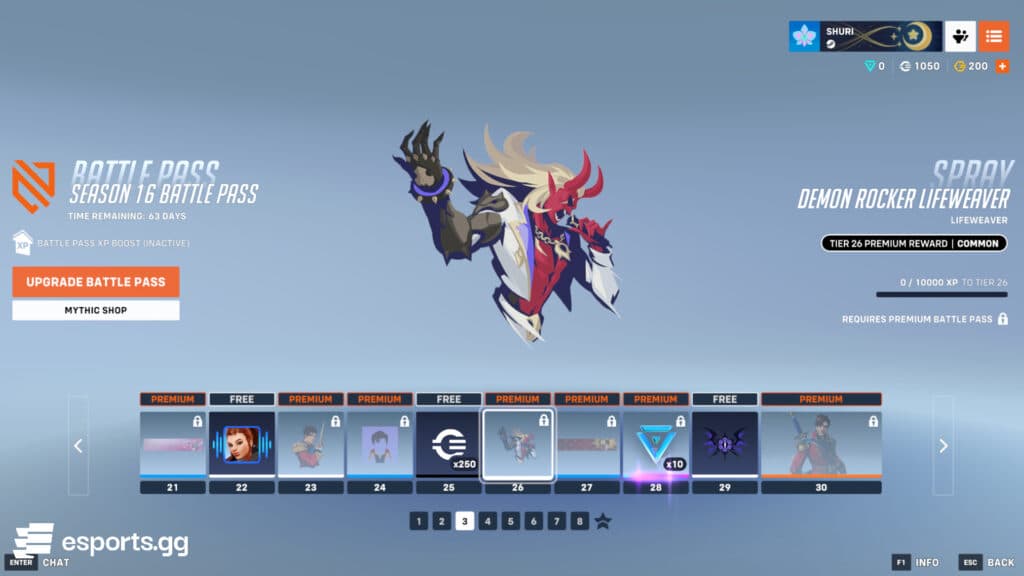Click the Upgrade Battle Pass button
The image size is (1024, 576).
pyautogui.click(x=96, y=282)
